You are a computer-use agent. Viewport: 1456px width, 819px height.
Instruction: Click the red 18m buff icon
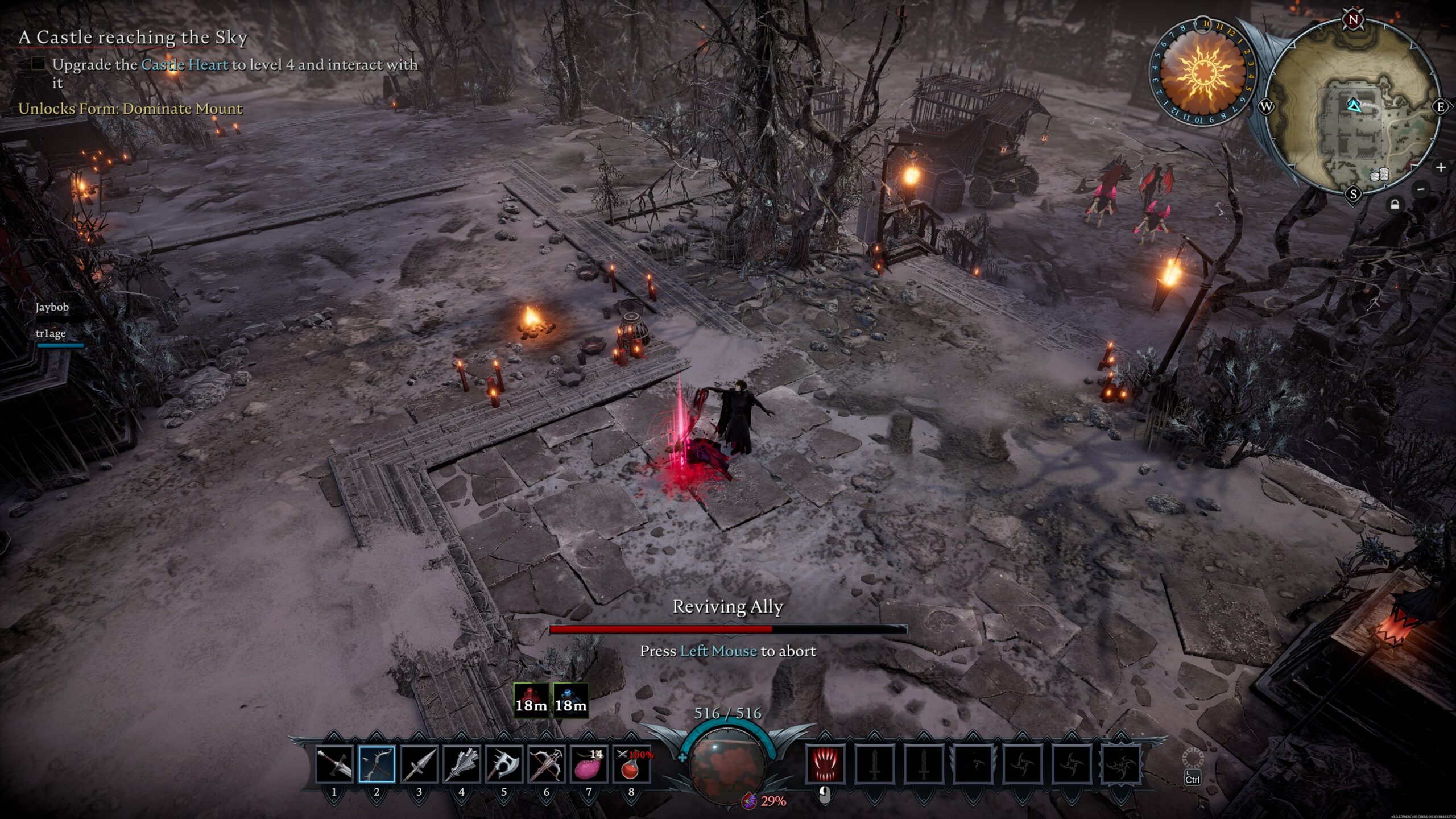click(x=531, y=700)
